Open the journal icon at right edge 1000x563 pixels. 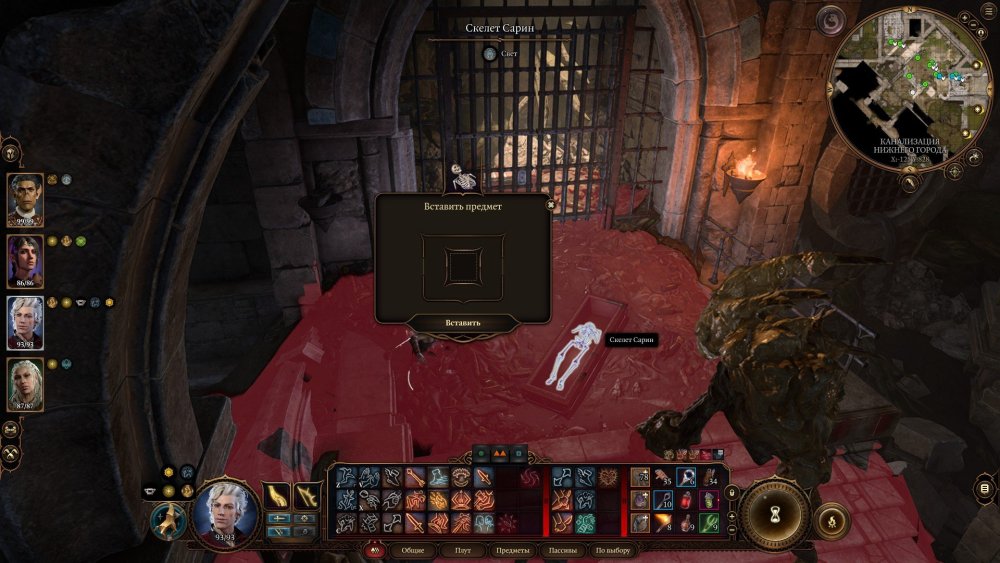point(985,488)
